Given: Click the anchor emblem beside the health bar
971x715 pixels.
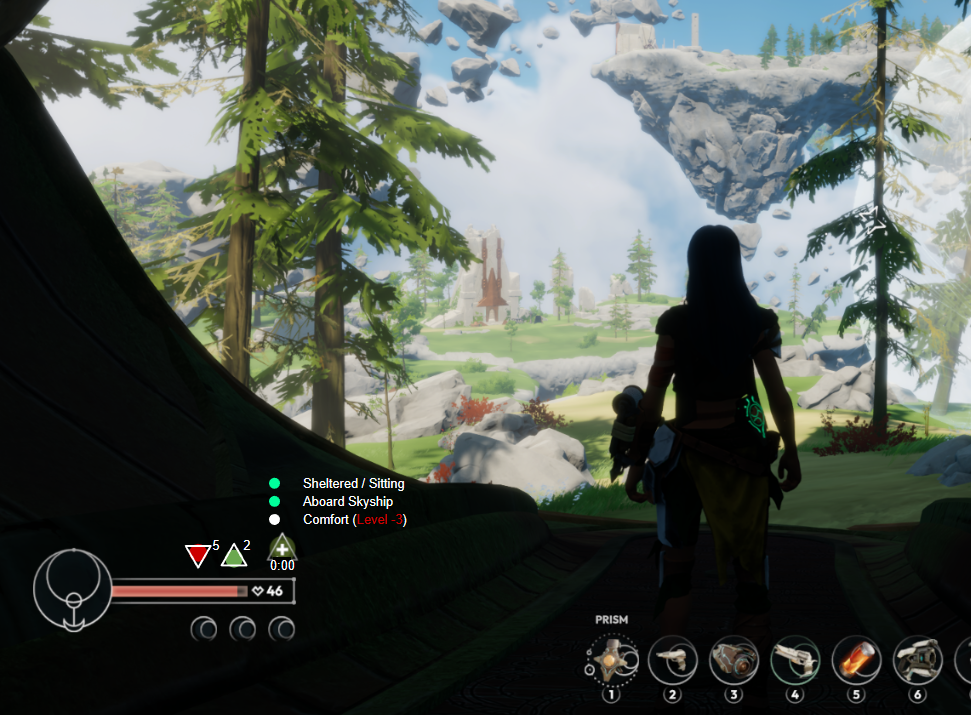Looking at the screenshot, I should (72, 590).
